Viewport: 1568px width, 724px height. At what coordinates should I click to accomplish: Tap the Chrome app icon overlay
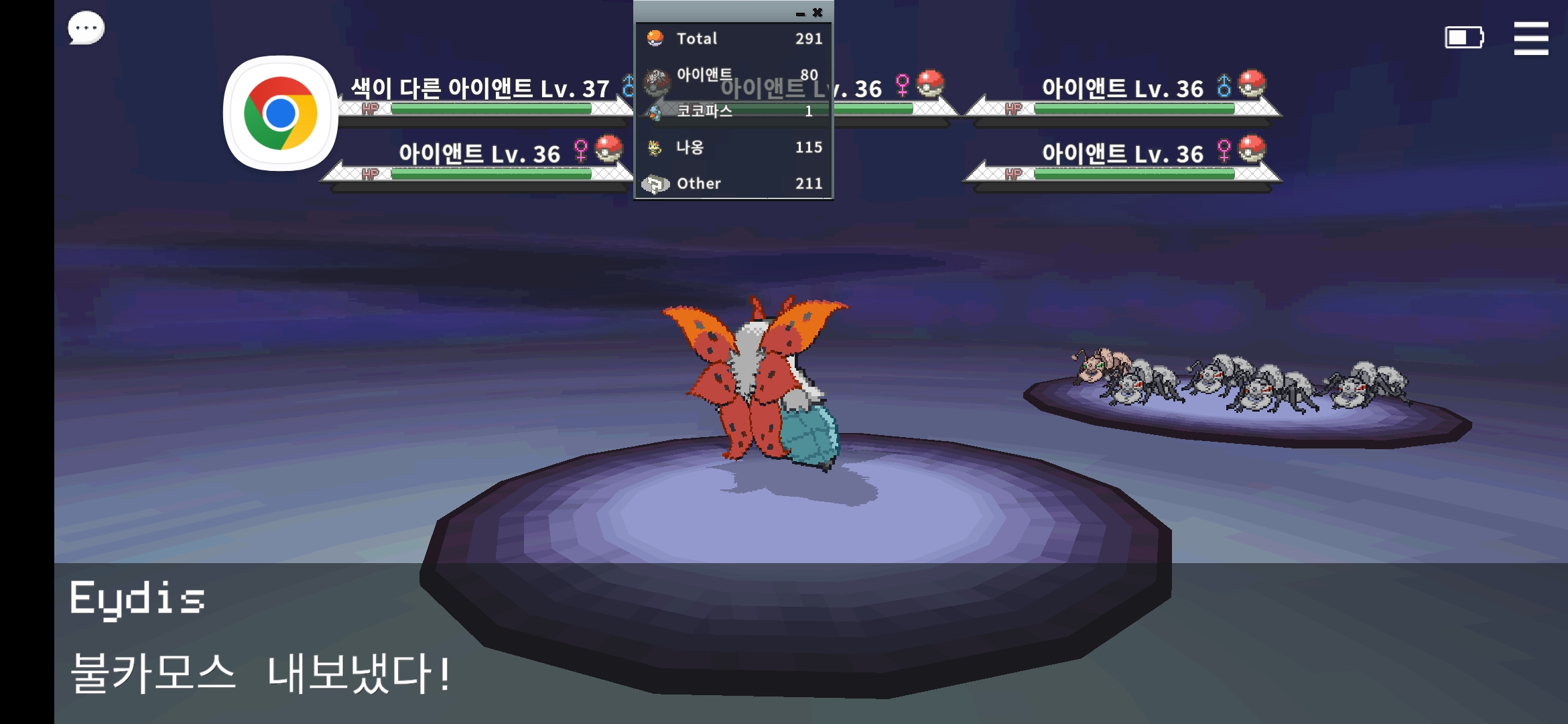(280, 113)
